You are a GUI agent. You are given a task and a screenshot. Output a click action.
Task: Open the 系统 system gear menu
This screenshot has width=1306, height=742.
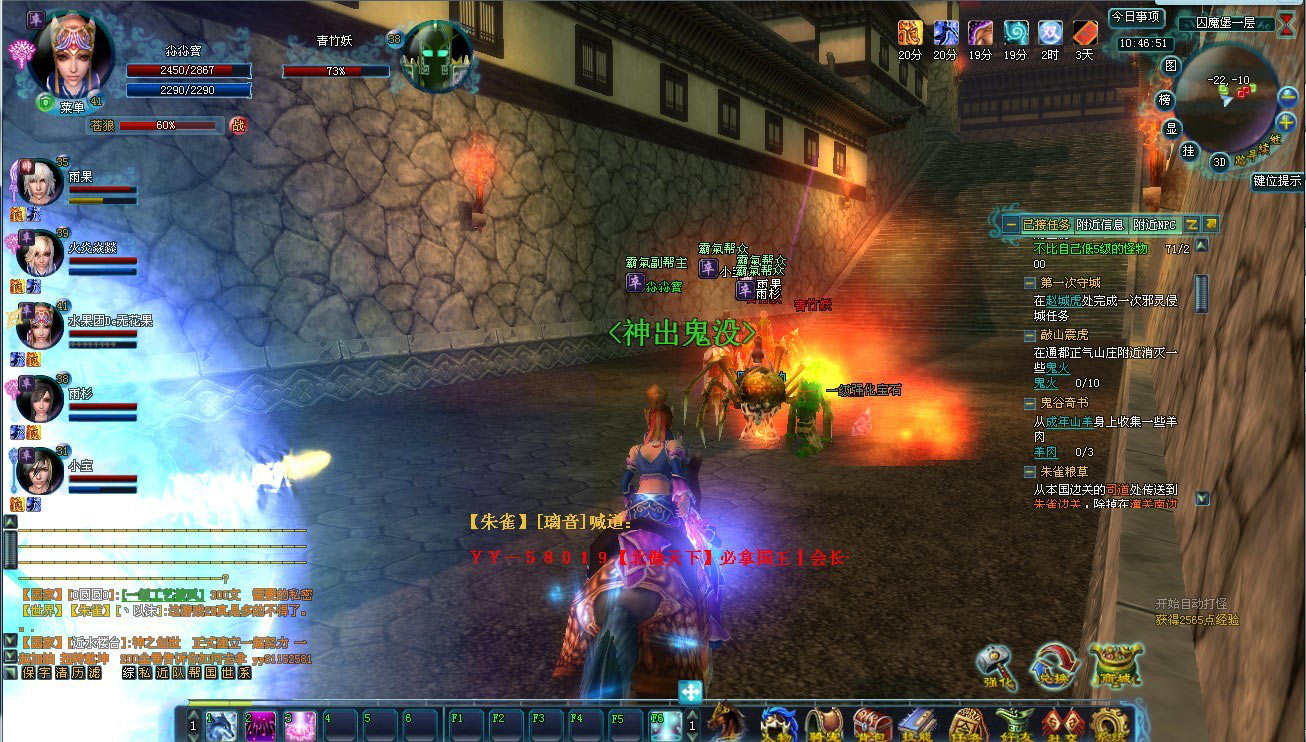point(1107,724)
